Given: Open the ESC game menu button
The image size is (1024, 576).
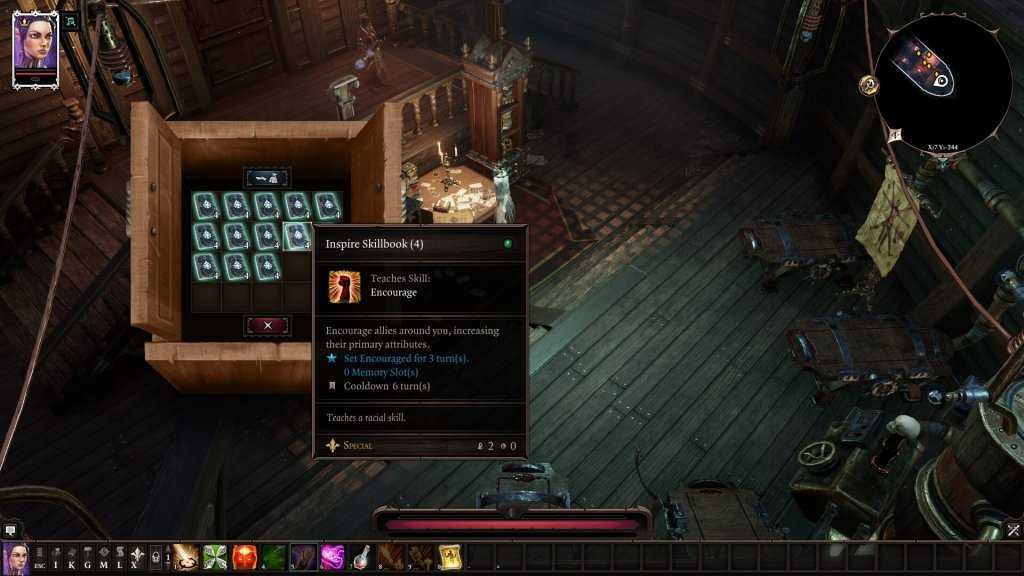Looking at the screenshot, I should [40, 557].
